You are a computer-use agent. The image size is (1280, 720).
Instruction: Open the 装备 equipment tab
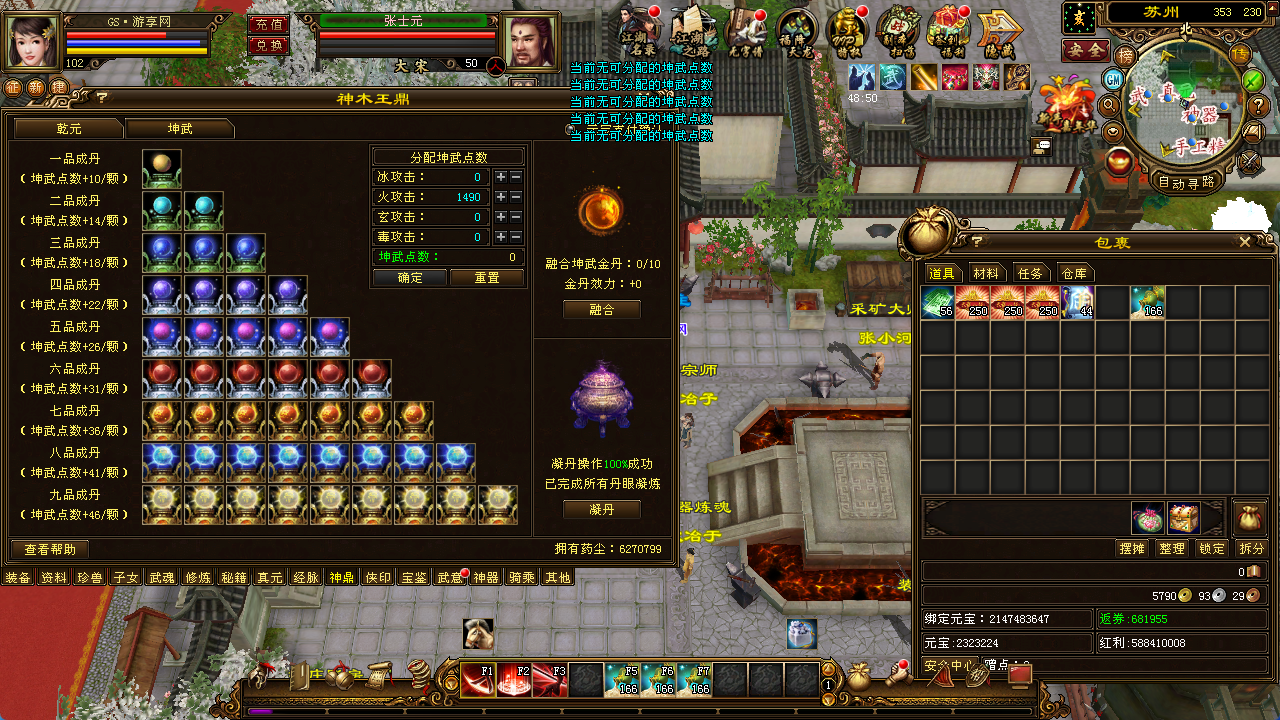18,577
